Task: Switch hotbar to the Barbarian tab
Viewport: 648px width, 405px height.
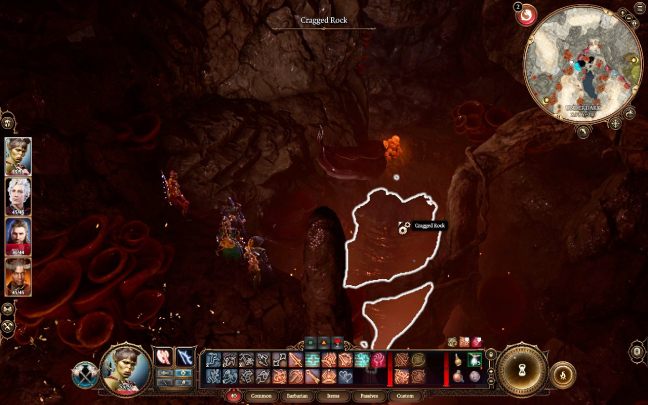Action: pos(298,395)
